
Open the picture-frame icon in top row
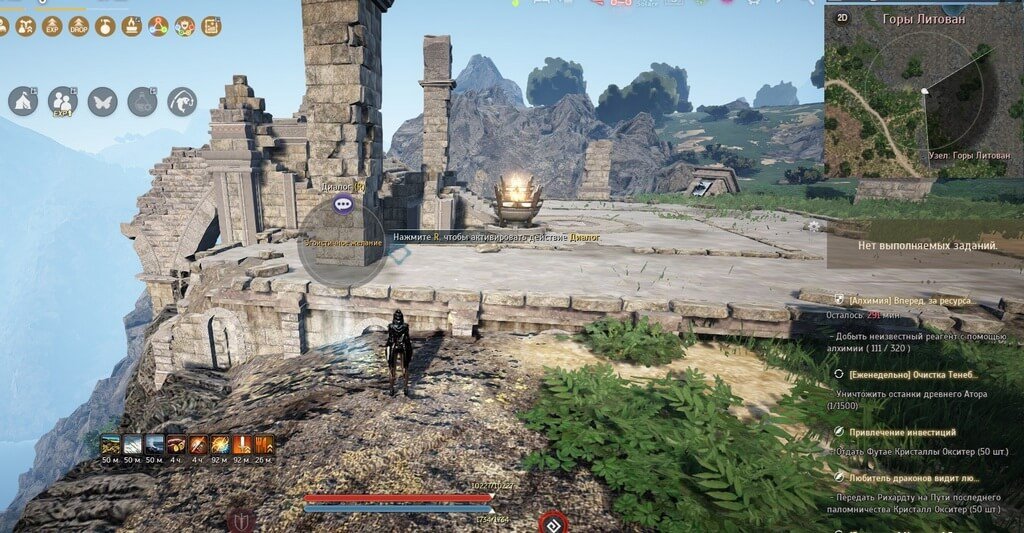tap(212, 26)
